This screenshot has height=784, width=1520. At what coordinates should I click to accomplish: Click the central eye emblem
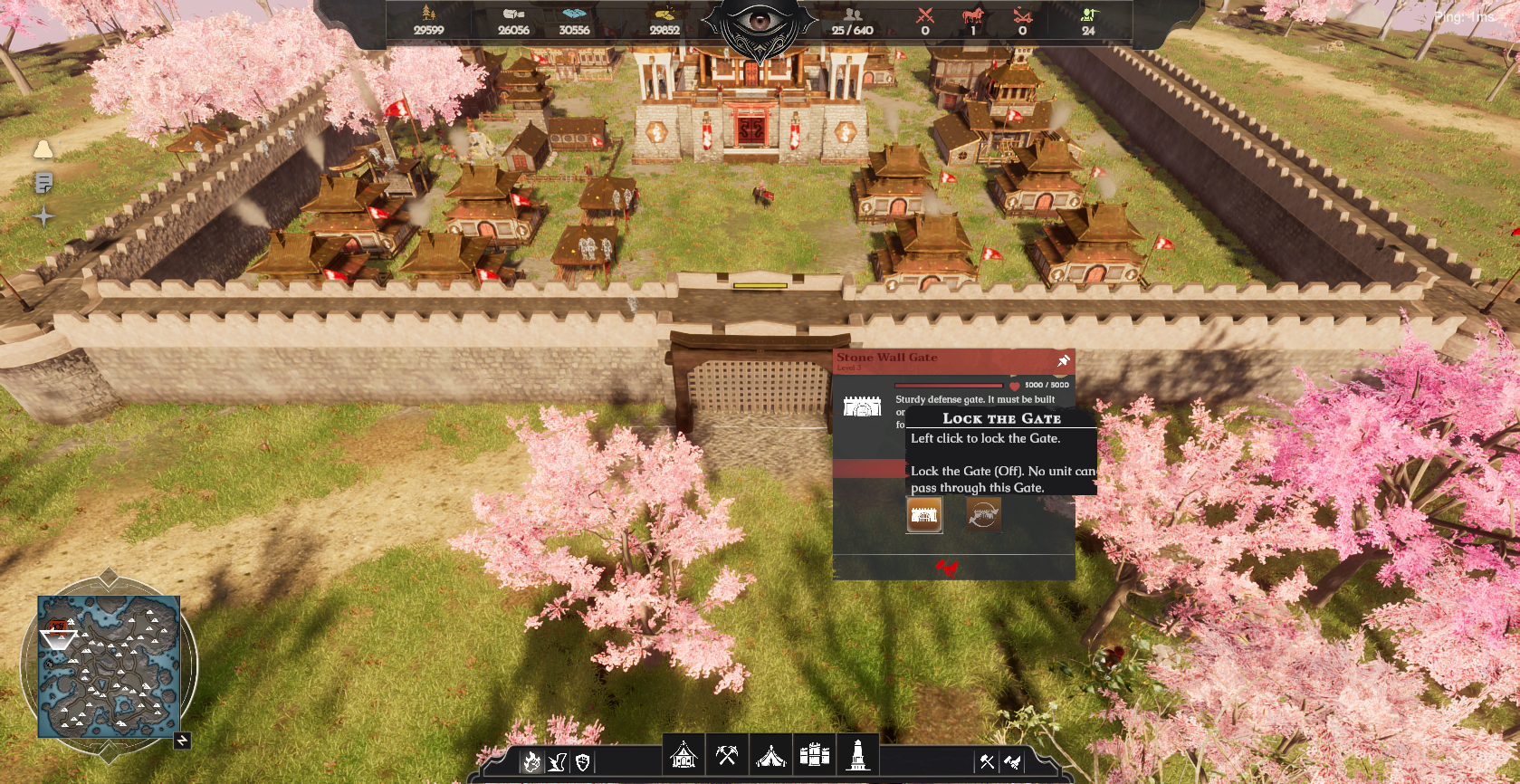[x=760, y=24]
